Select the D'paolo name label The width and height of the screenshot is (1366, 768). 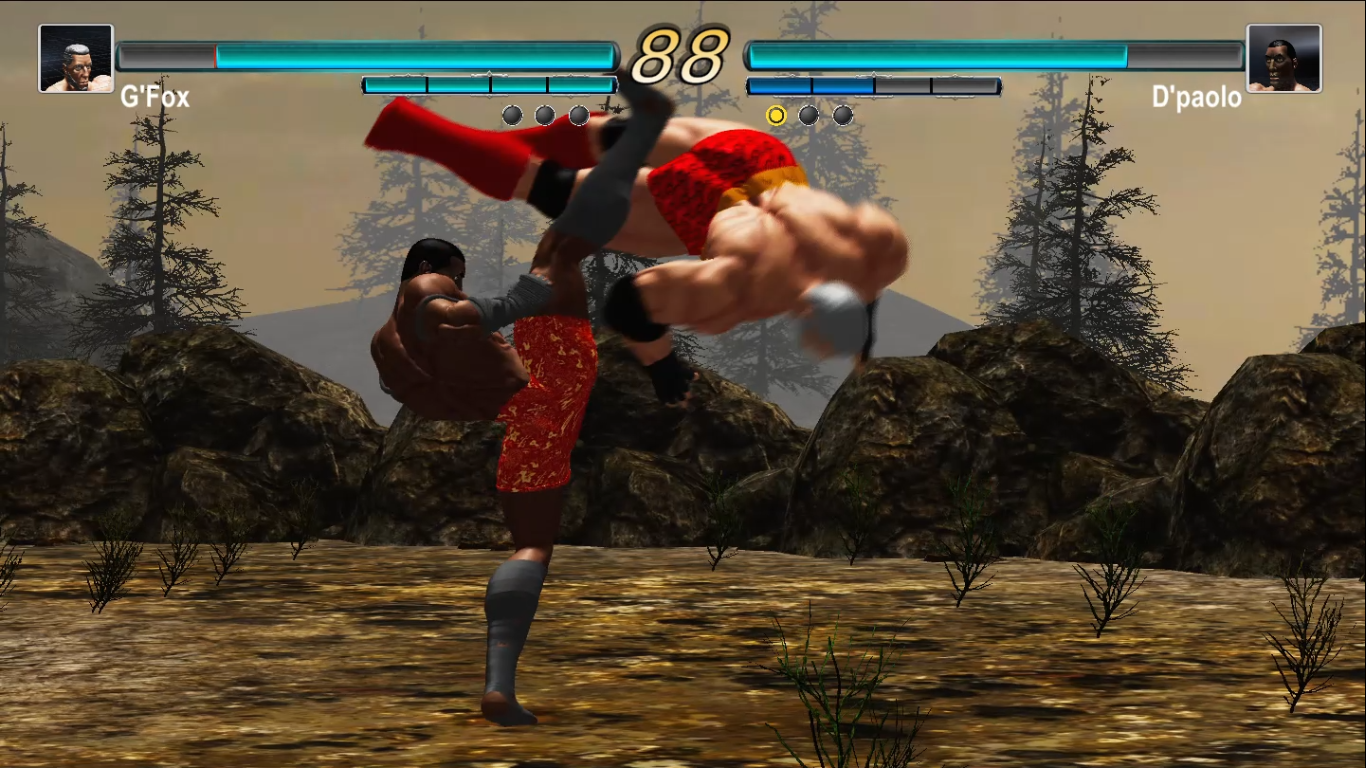pyautogui.click(x=1197, y=96)
